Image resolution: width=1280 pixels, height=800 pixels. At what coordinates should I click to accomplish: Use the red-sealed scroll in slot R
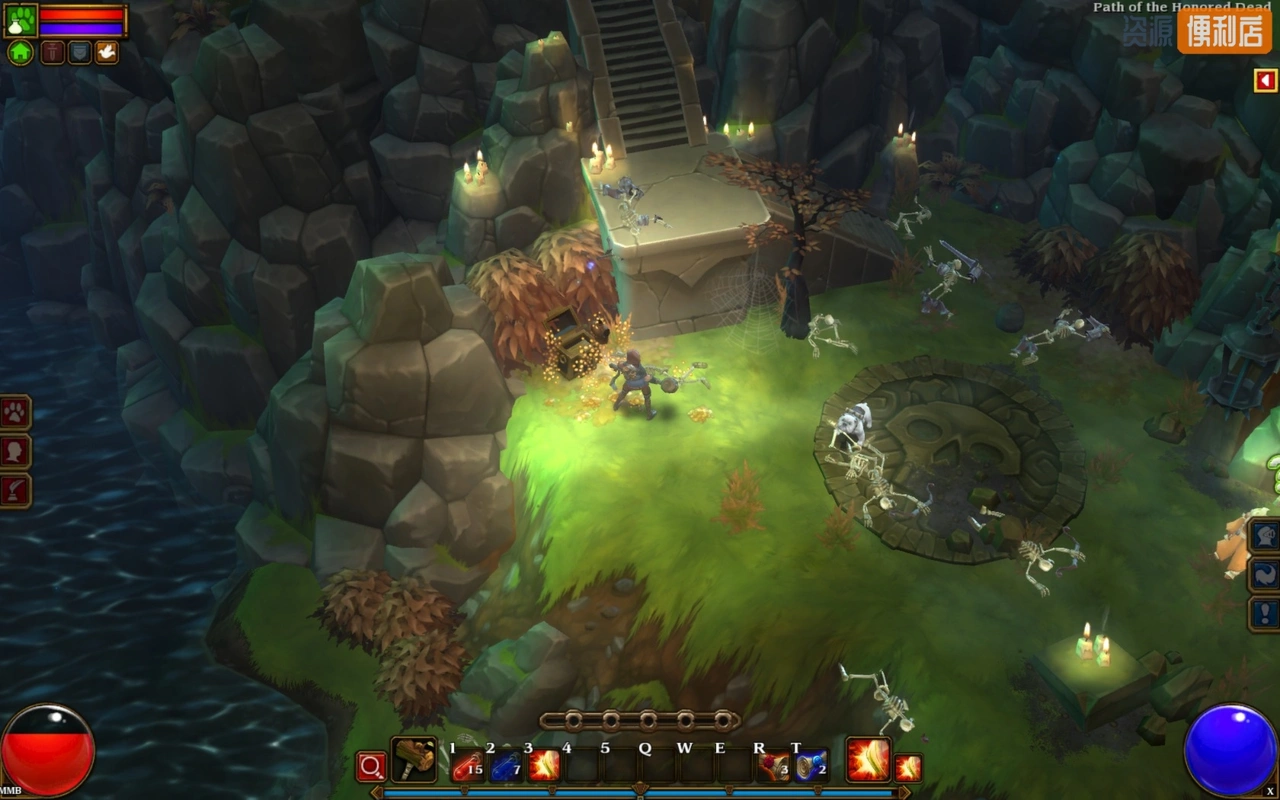click(773, 766)
